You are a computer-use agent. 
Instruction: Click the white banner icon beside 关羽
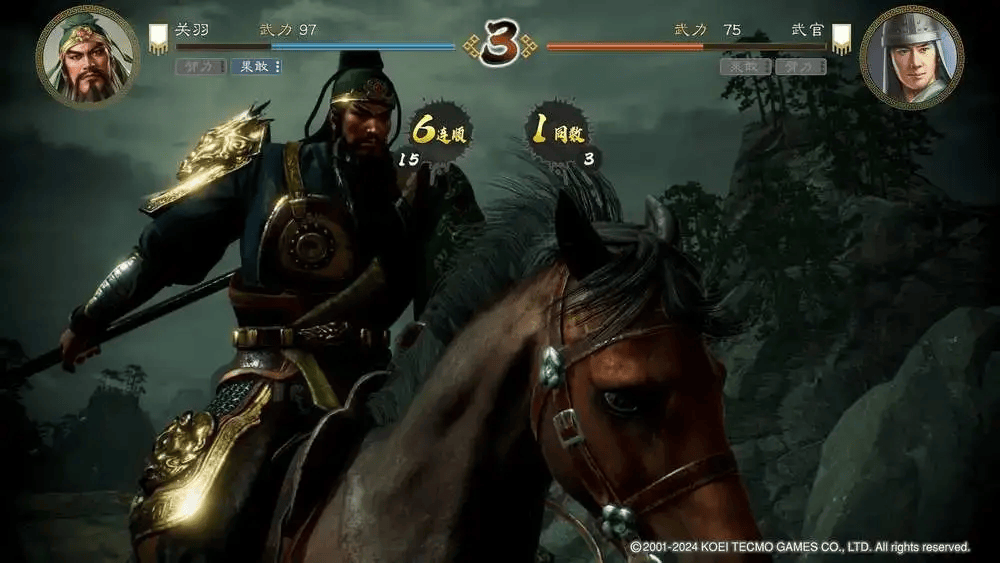tap(158, 39)
